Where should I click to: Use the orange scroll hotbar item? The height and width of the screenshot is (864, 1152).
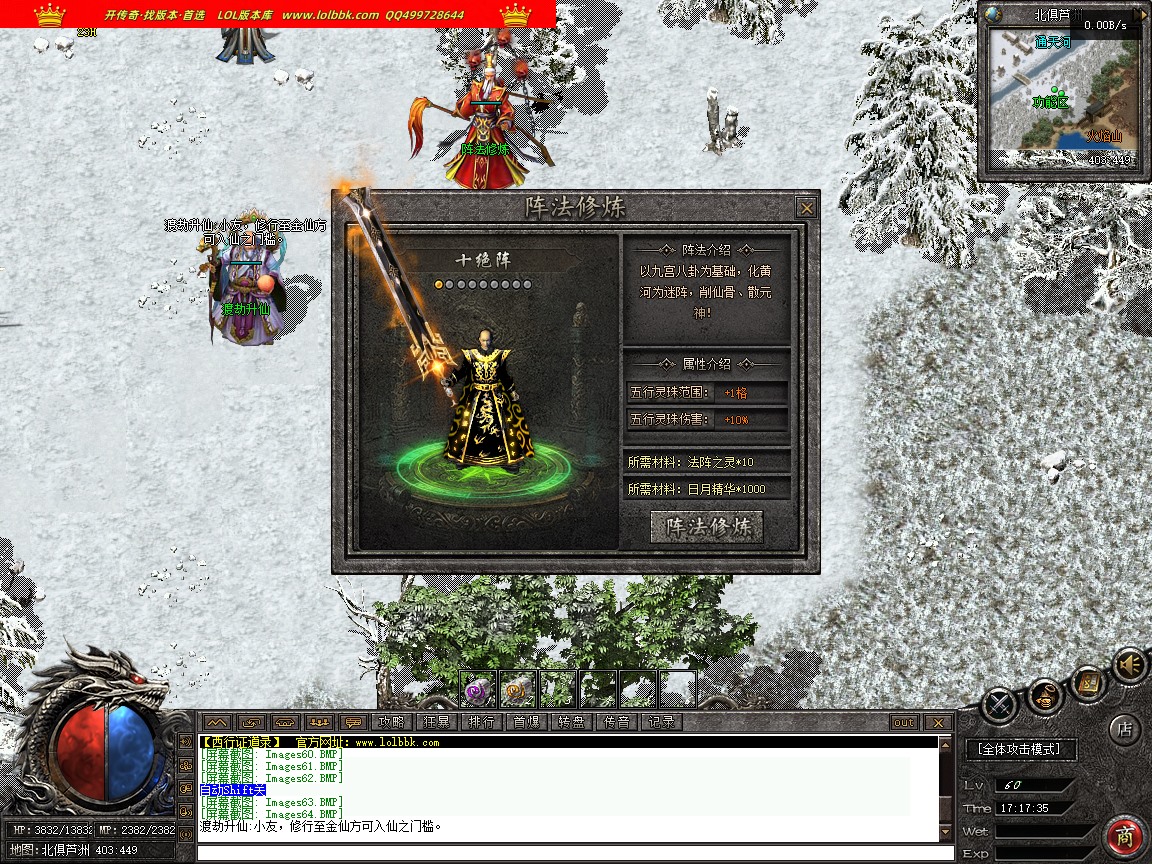pyautogui.click(x=518, y=689)
